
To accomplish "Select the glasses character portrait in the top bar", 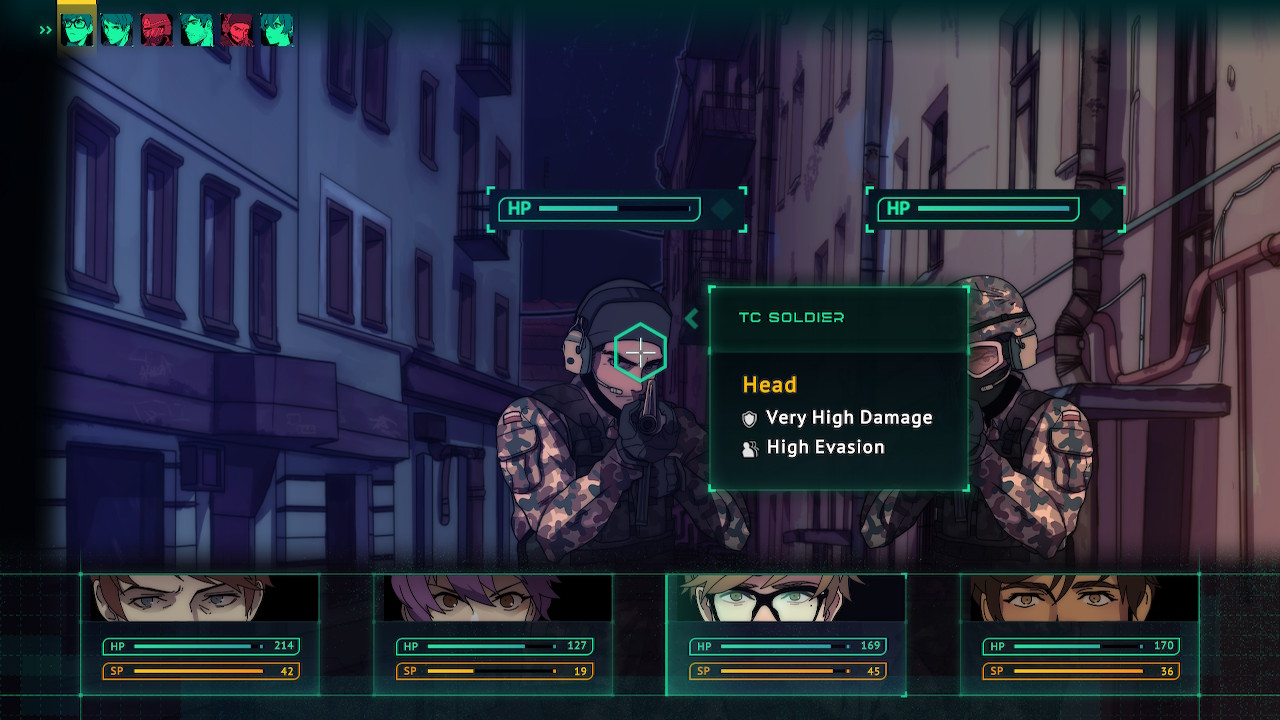I will (x=77, y=30).
